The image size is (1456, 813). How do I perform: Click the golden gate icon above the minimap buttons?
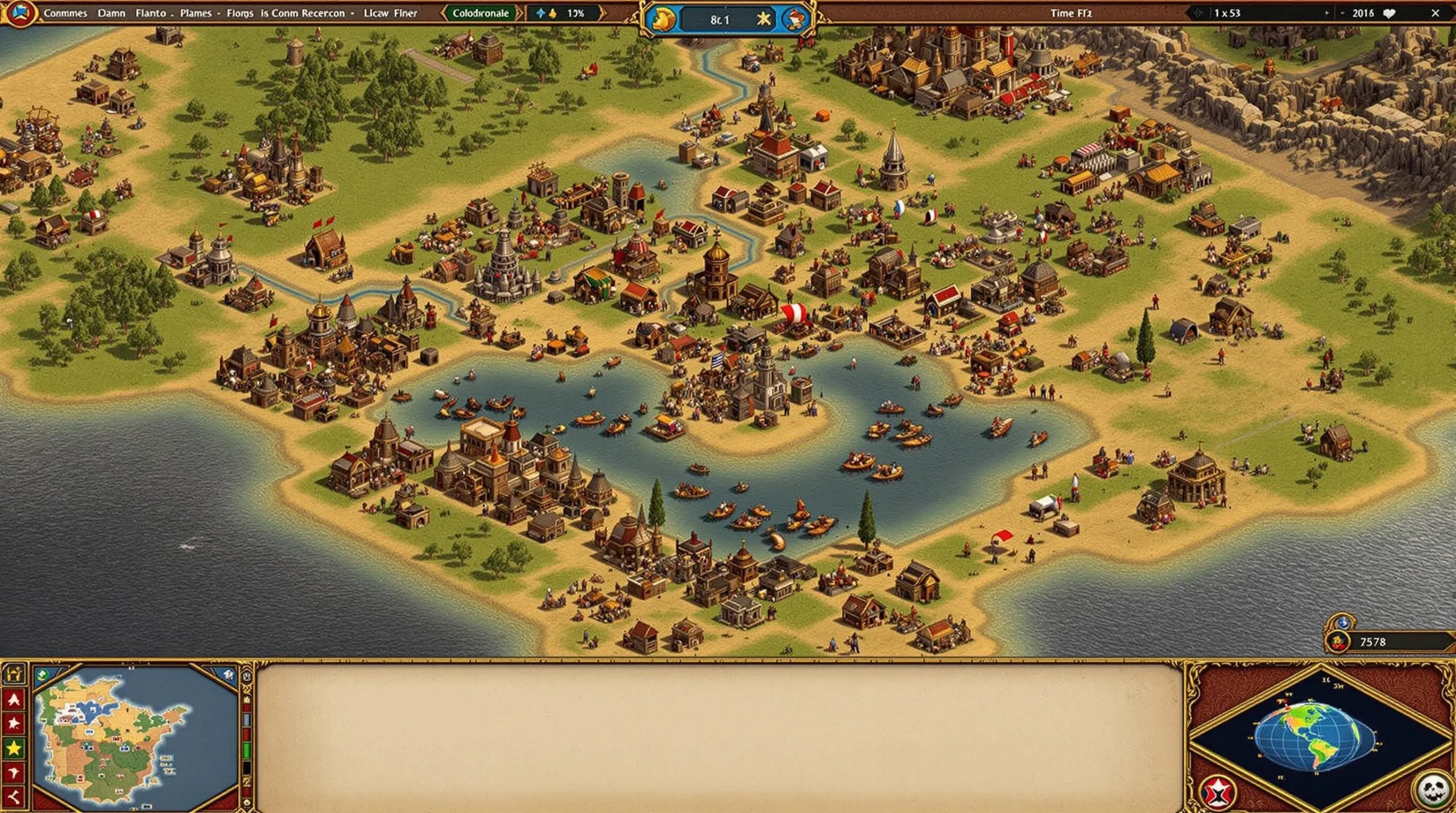14,675
